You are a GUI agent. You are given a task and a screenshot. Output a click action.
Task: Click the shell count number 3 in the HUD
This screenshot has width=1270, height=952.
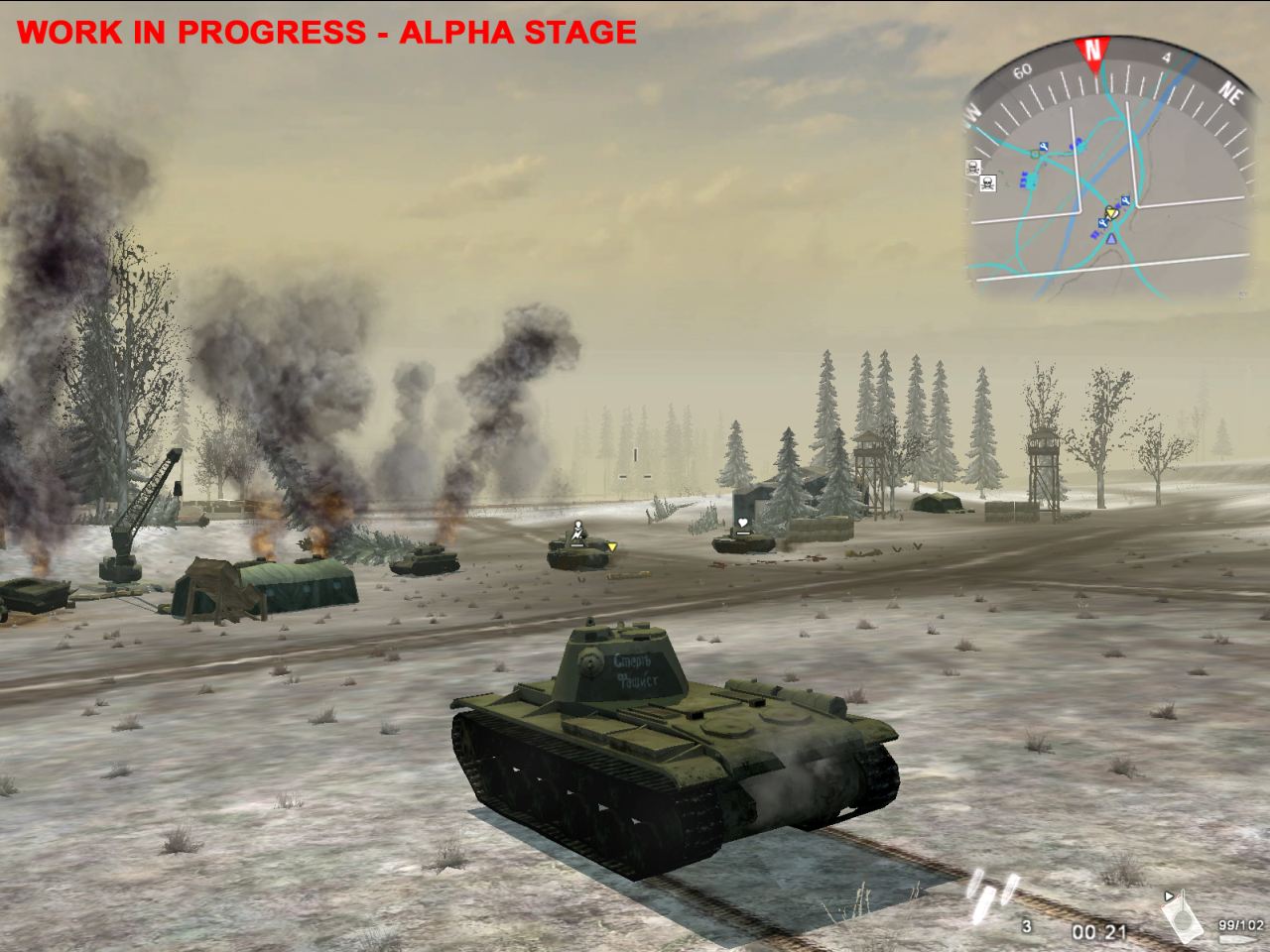(1025, 926)
